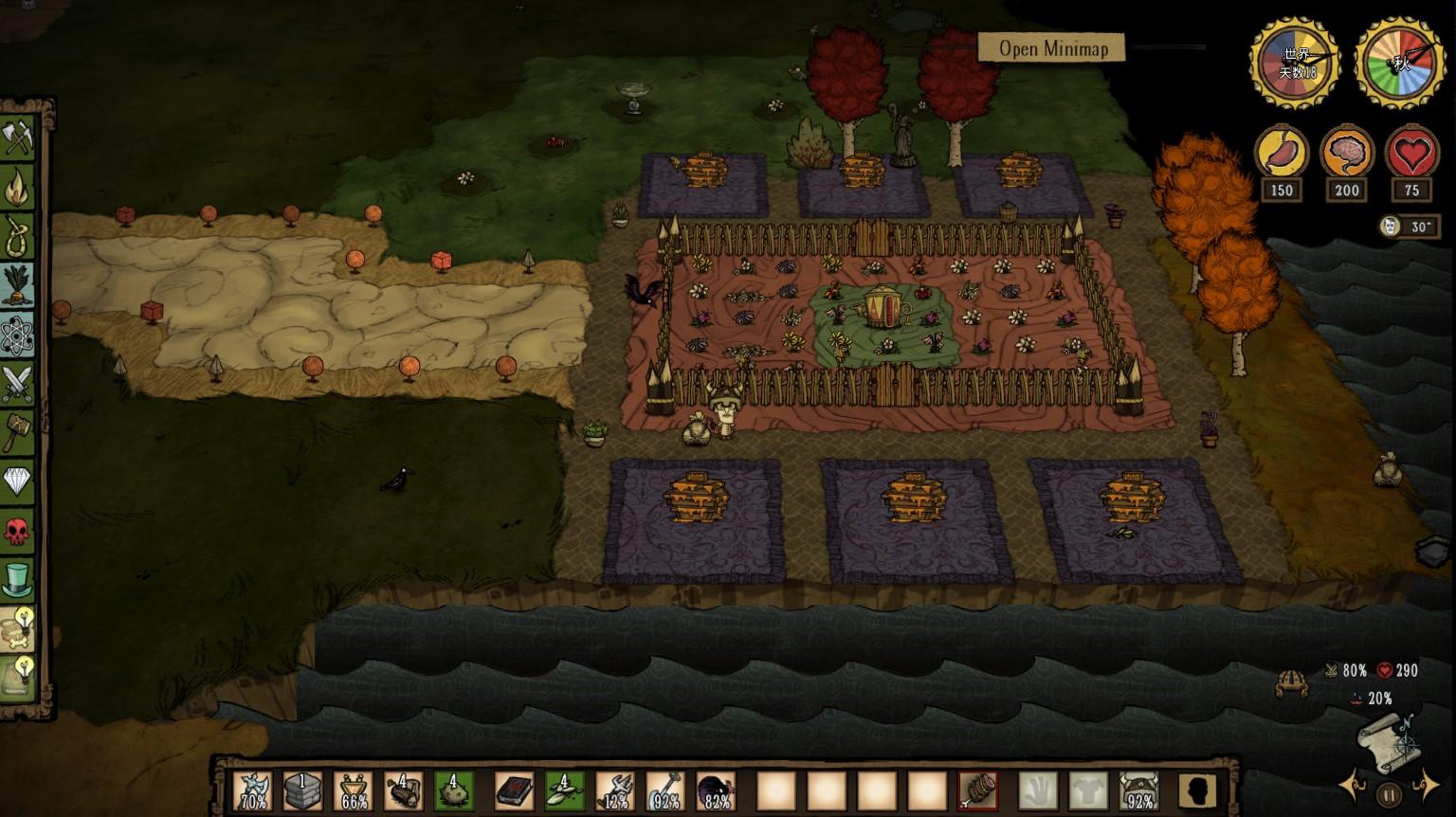This screenshot has height=817, width=1456.
Task: Rotate camera with the right arrow
Action: pyautogui.click(x=1426, y=786)
